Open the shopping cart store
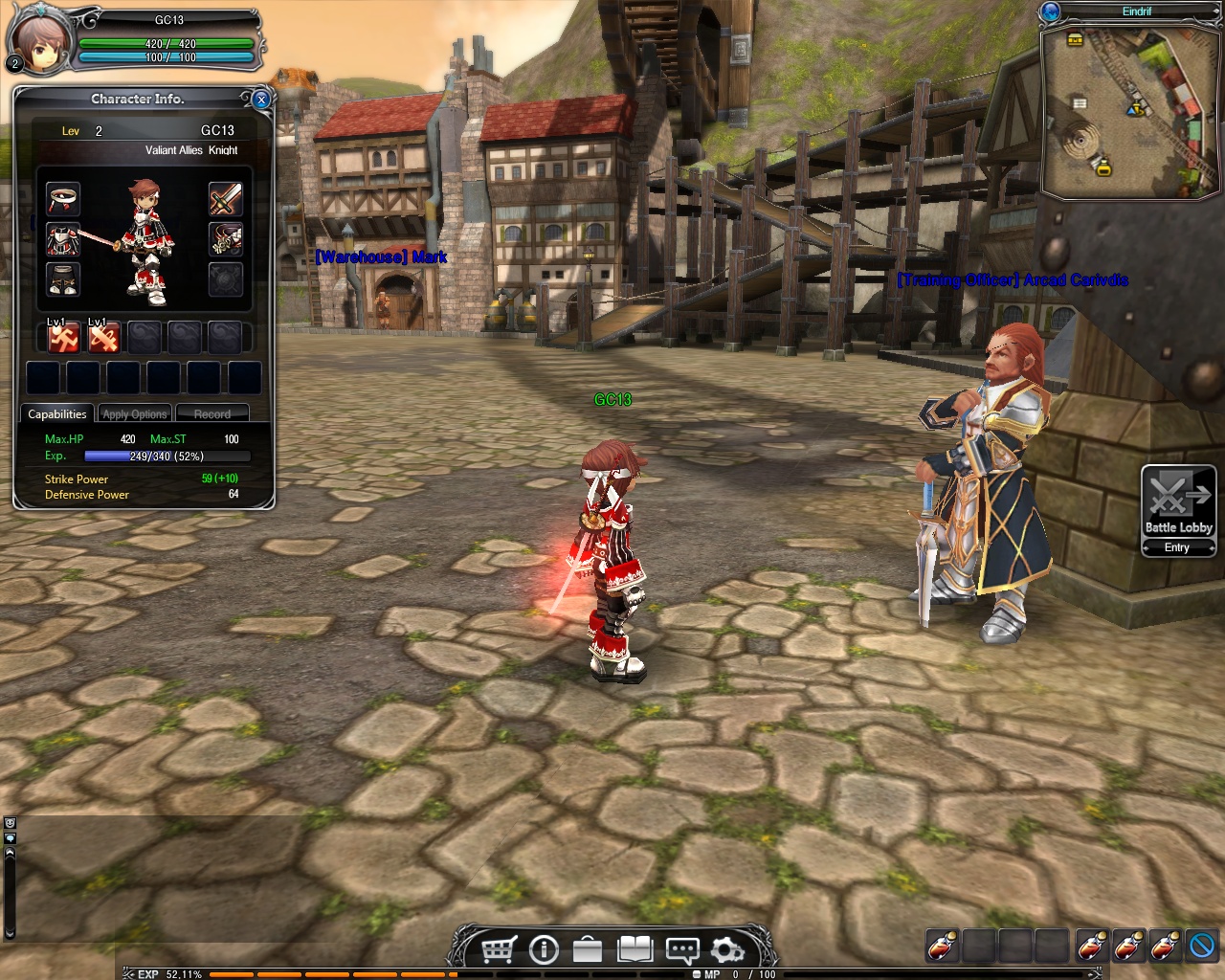 [499, 949]
